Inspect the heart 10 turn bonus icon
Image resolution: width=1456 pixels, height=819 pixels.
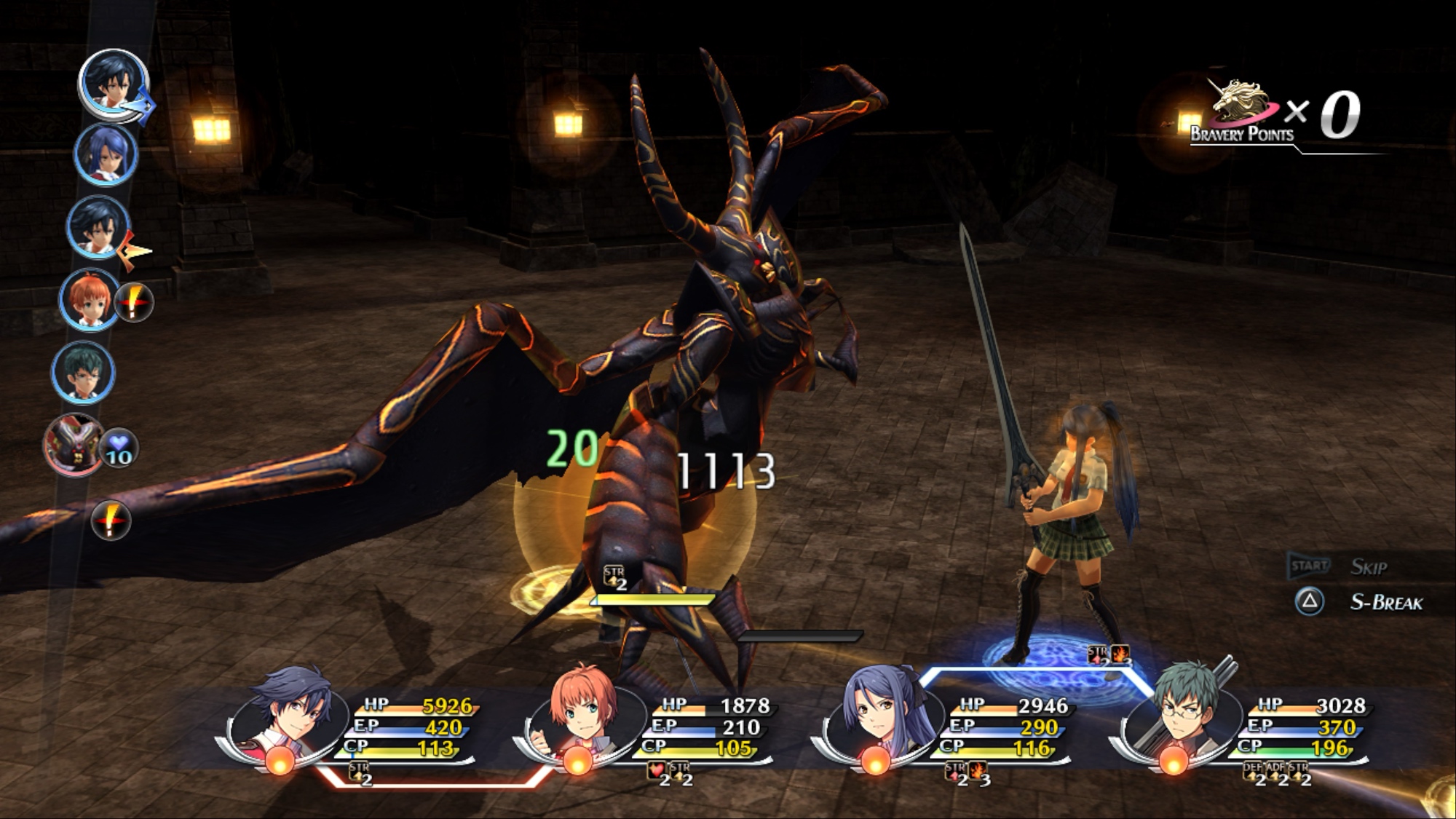[x=119, y=448]
